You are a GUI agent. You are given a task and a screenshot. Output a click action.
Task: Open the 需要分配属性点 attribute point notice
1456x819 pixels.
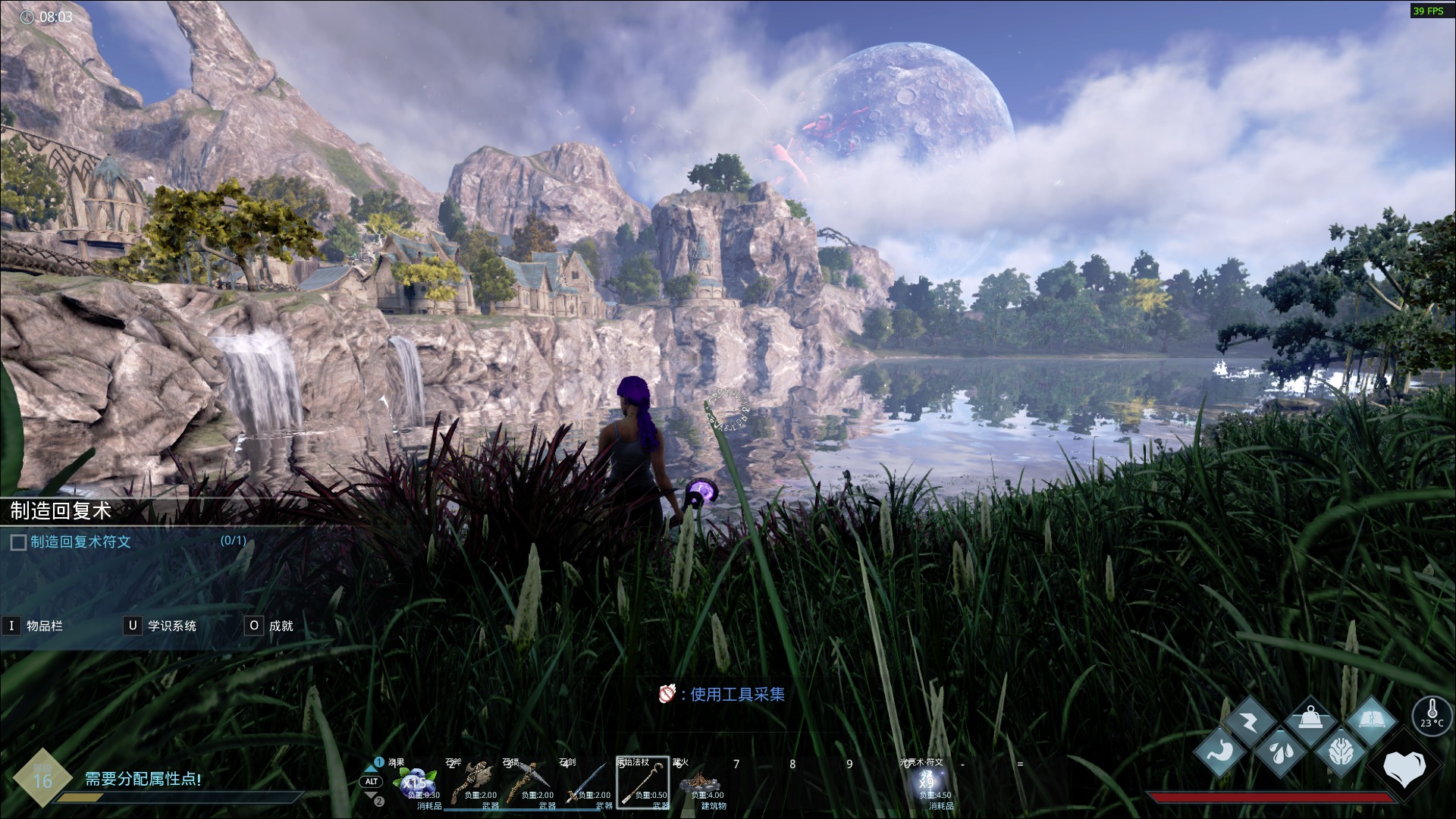tap(143, 779)
